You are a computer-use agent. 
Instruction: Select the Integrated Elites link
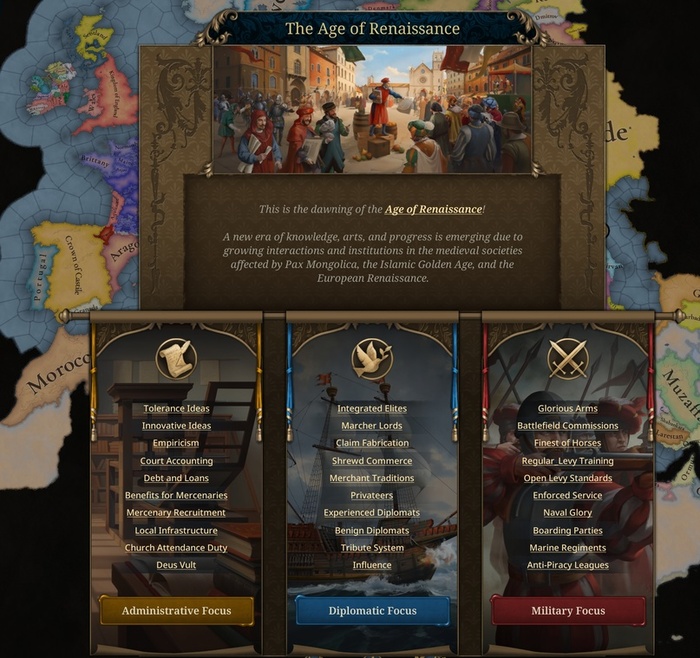click(x=372, y=408)
